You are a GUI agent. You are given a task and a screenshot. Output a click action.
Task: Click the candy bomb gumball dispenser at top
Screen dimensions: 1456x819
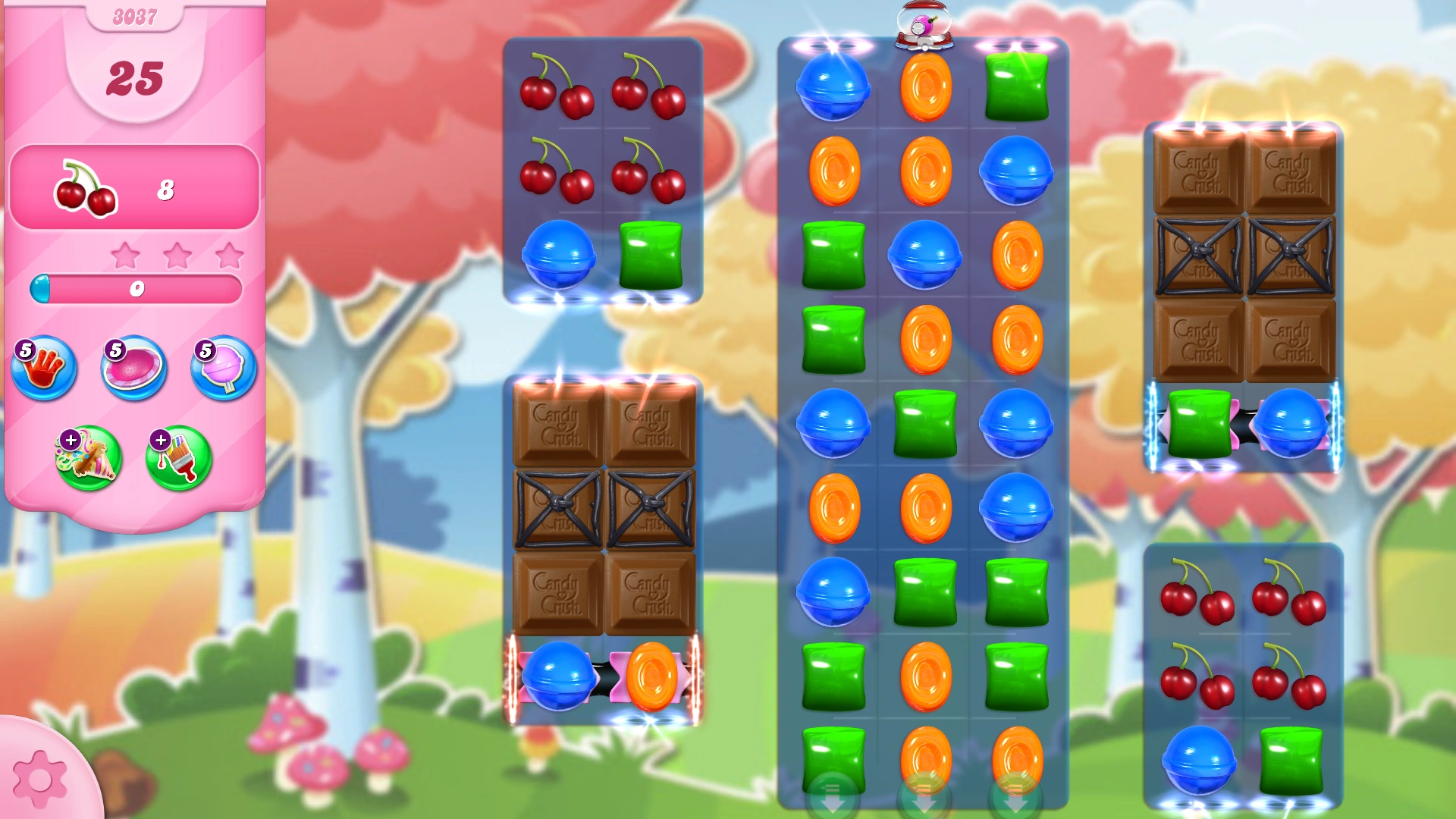926,24
